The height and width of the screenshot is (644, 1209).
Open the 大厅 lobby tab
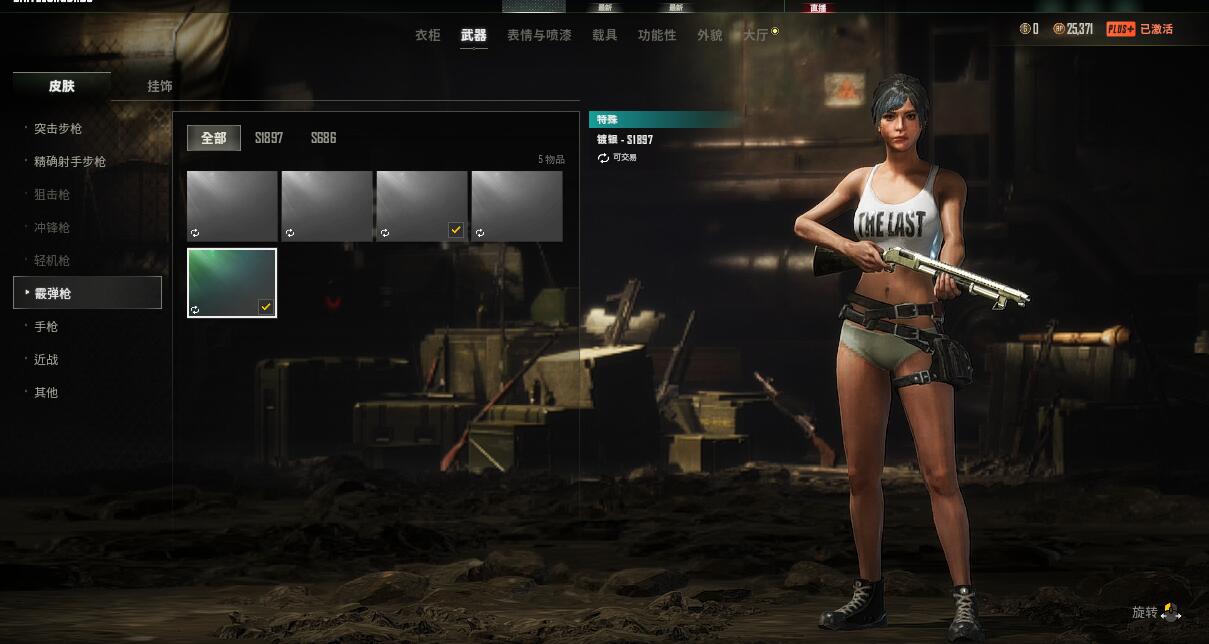click(x=757, y=35)
